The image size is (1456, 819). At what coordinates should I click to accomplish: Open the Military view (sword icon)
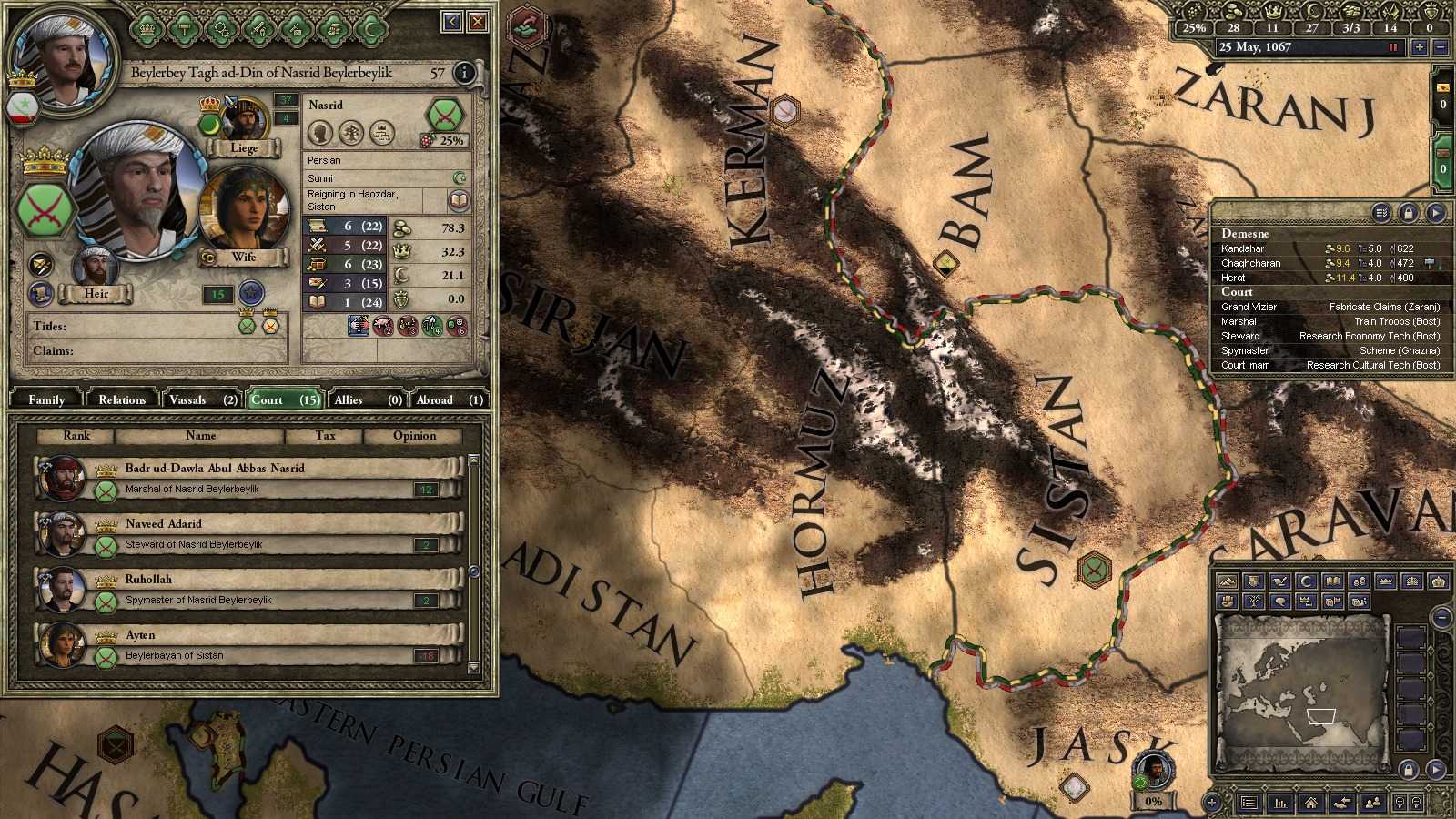click(258, 30)
